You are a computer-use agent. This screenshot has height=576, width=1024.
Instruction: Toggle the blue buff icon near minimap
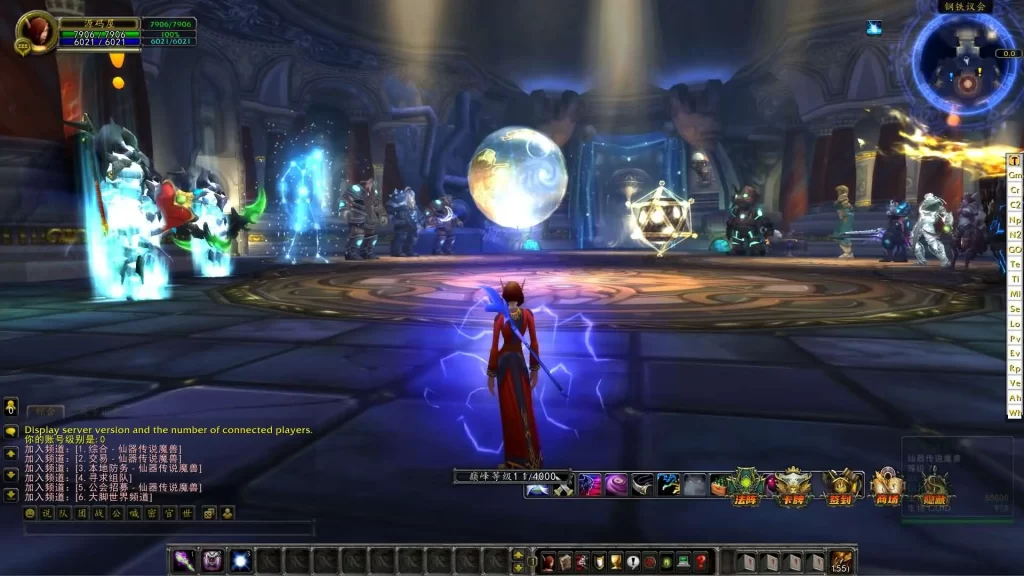tap(874, 28)
